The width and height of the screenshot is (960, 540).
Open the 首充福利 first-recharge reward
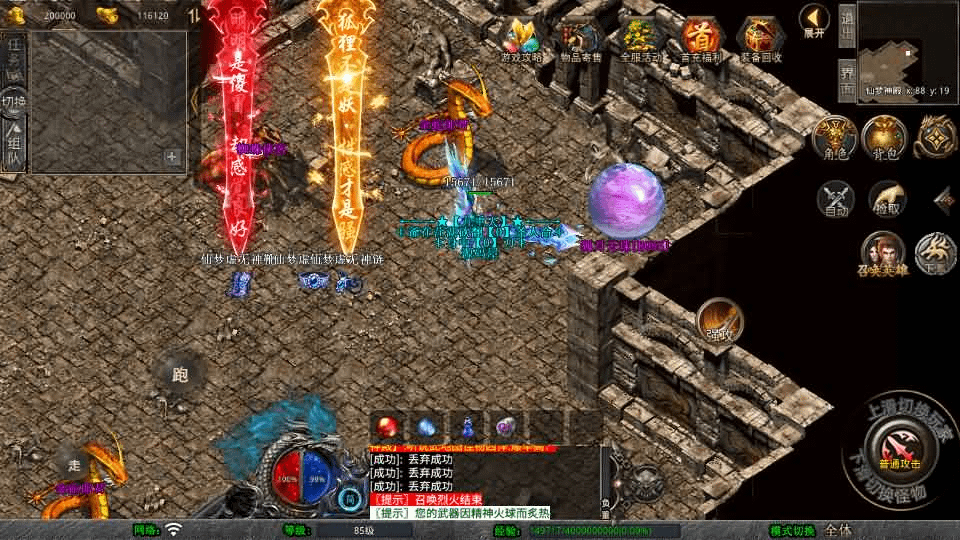pyautogui.click(x=700, y=40)
